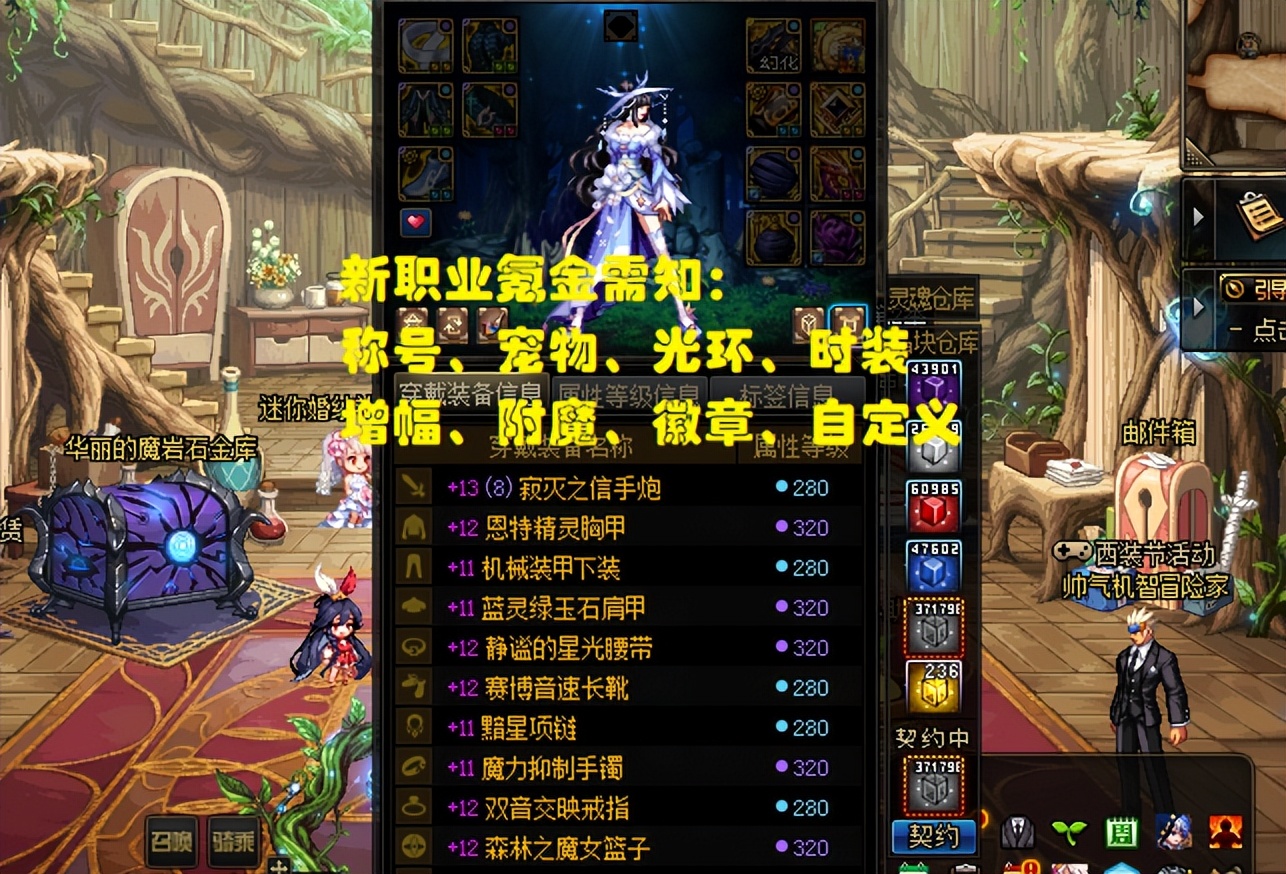Click the character portrait icon on bottom taskbar
Image resolution: width=1286 pixels, height=874 pixels.
click(x=1173, y=833)
